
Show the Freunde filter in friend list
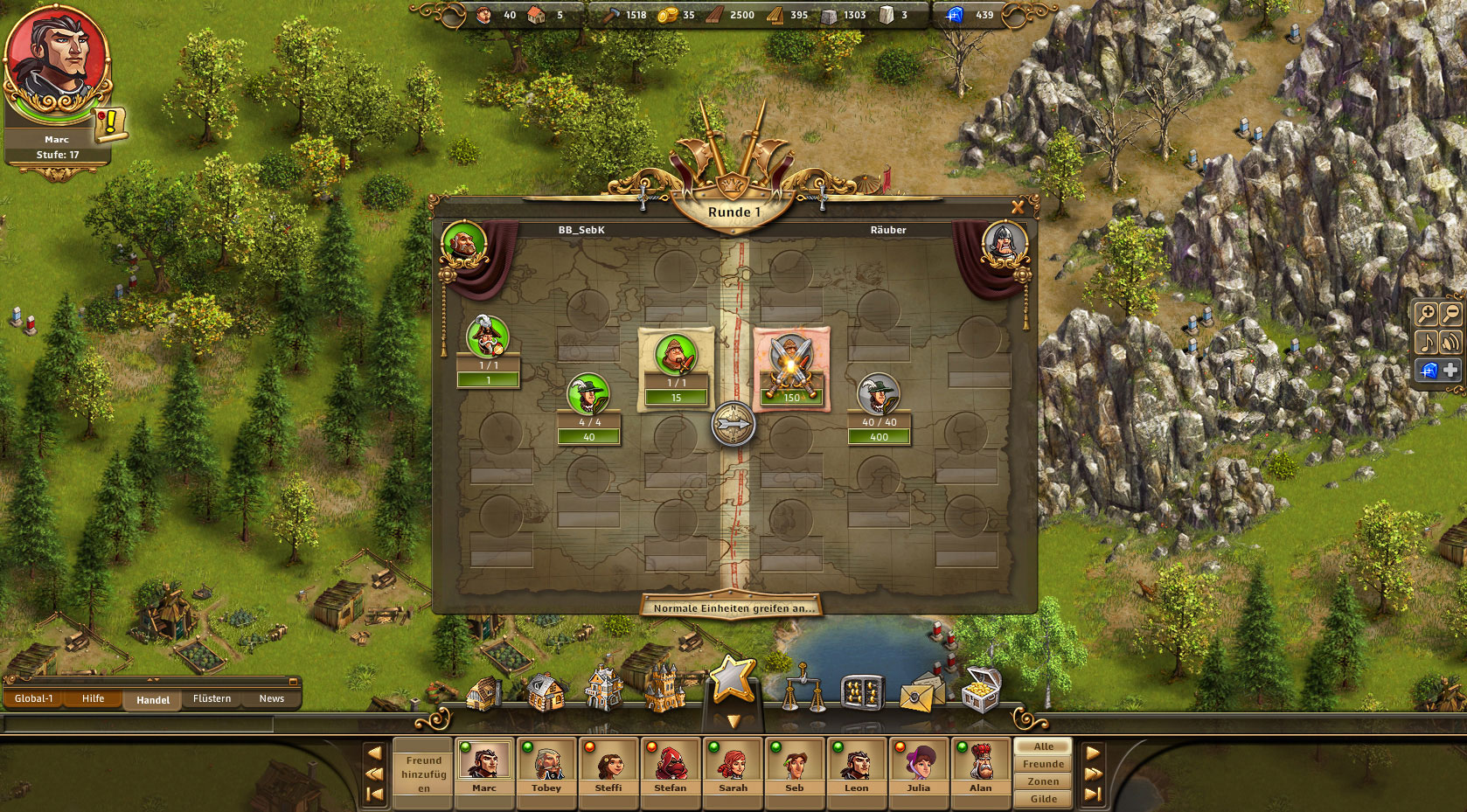tap(1043, 764)
